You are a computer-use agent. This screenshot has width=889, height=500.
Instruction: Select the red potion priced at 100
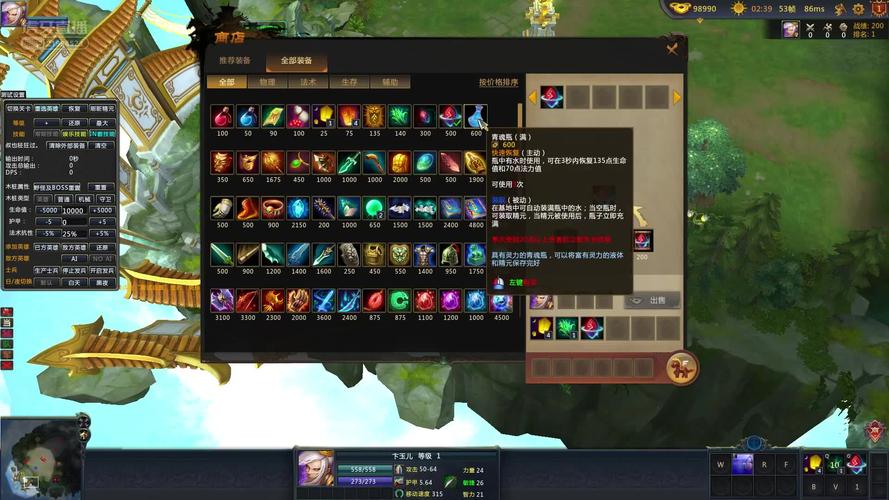[x=222, y=117]
